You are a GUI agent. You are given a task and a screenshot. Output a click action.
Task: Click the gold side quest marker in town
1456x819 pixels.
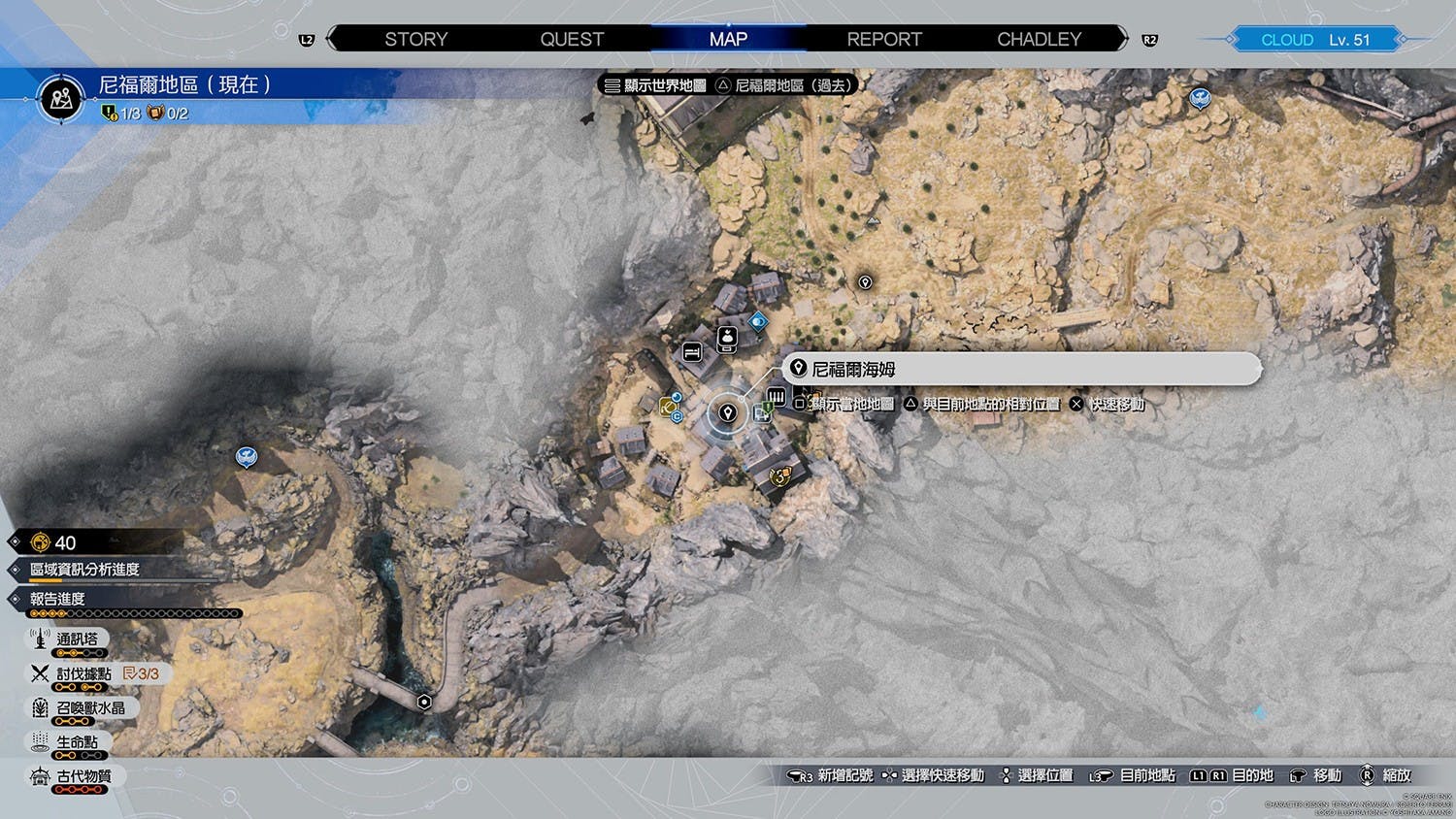click(779, 476)
